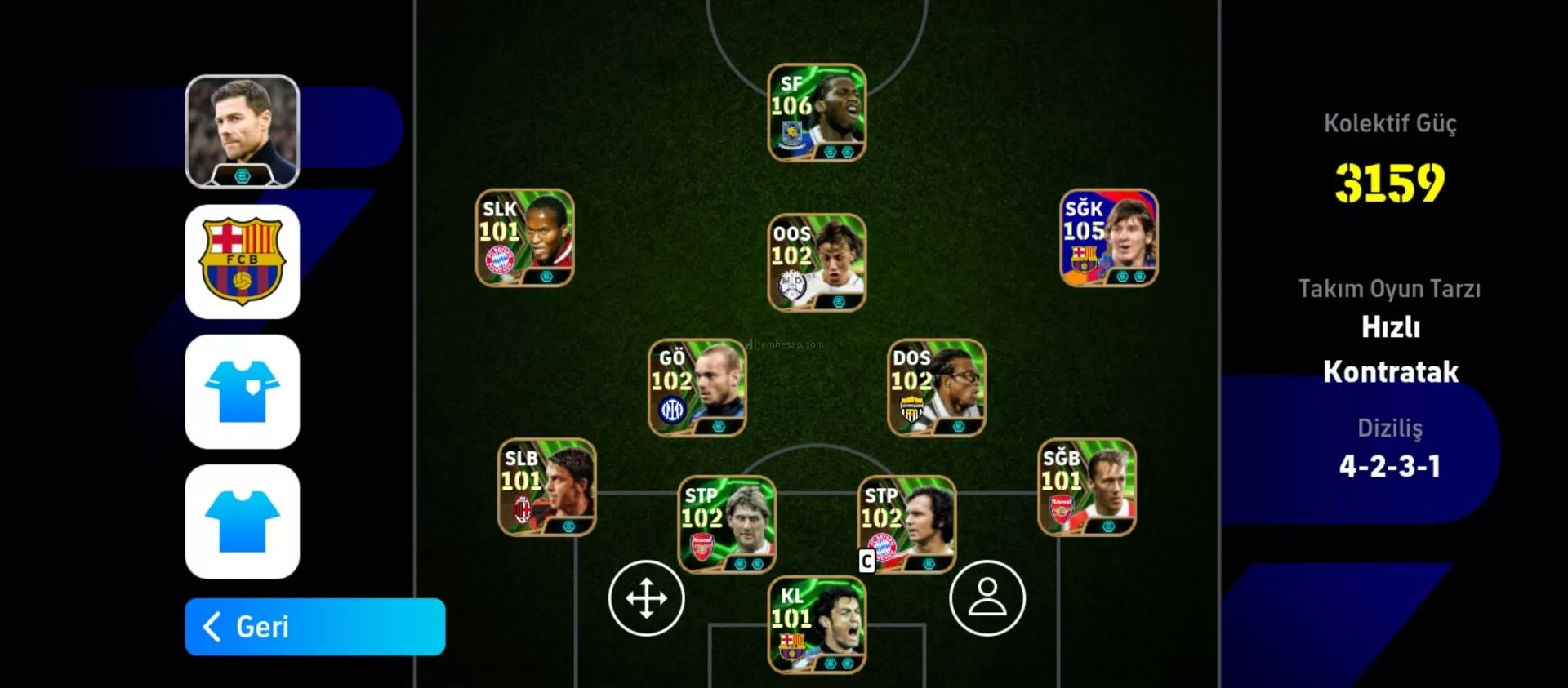The image size is (1568, 688).
Task: Open the manager portrait card
Action: [243, 131]
